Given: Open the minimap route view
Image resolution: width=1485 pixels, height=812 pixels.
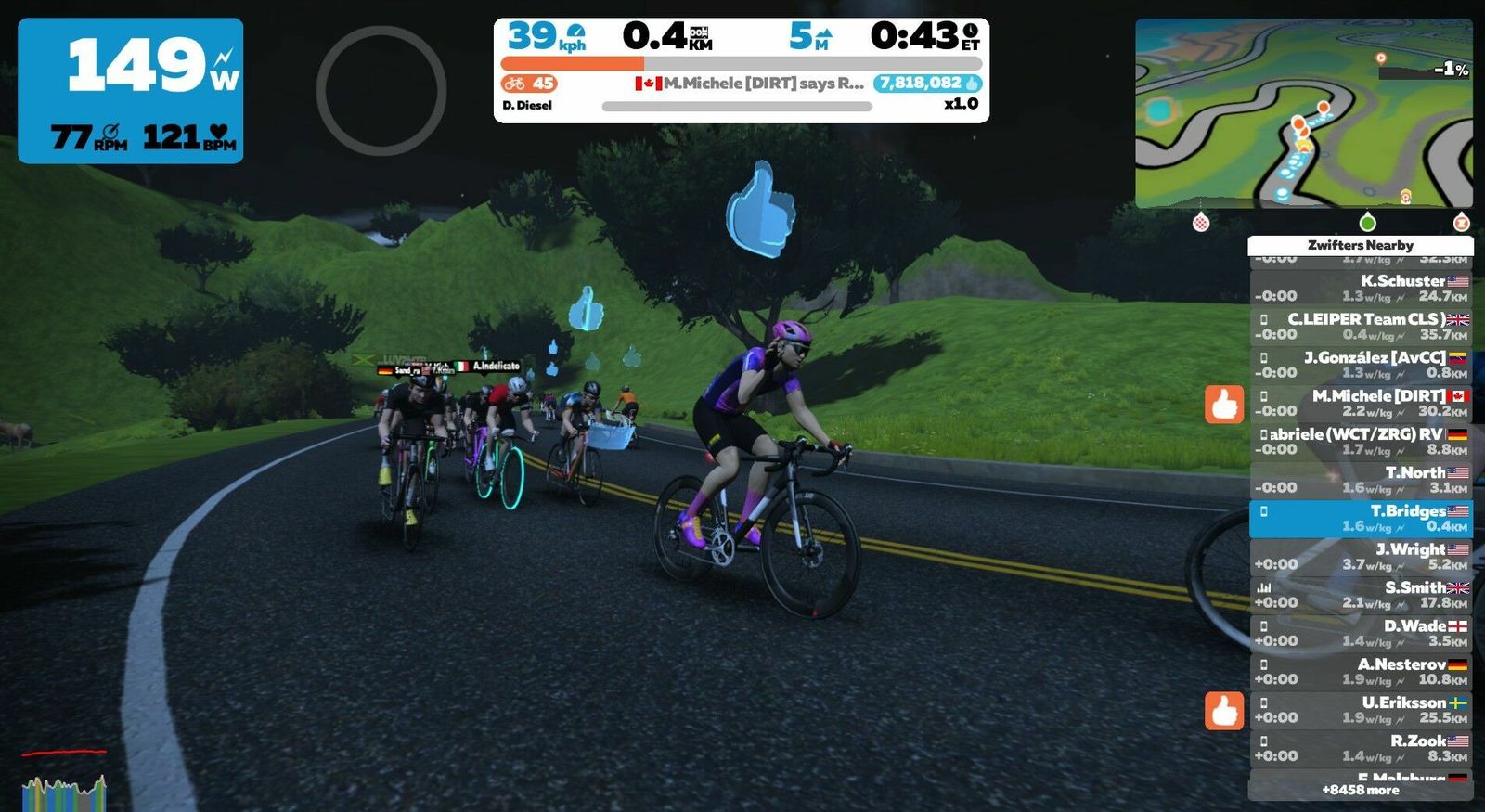Looking at the screenshot, I should (1303, 113).
